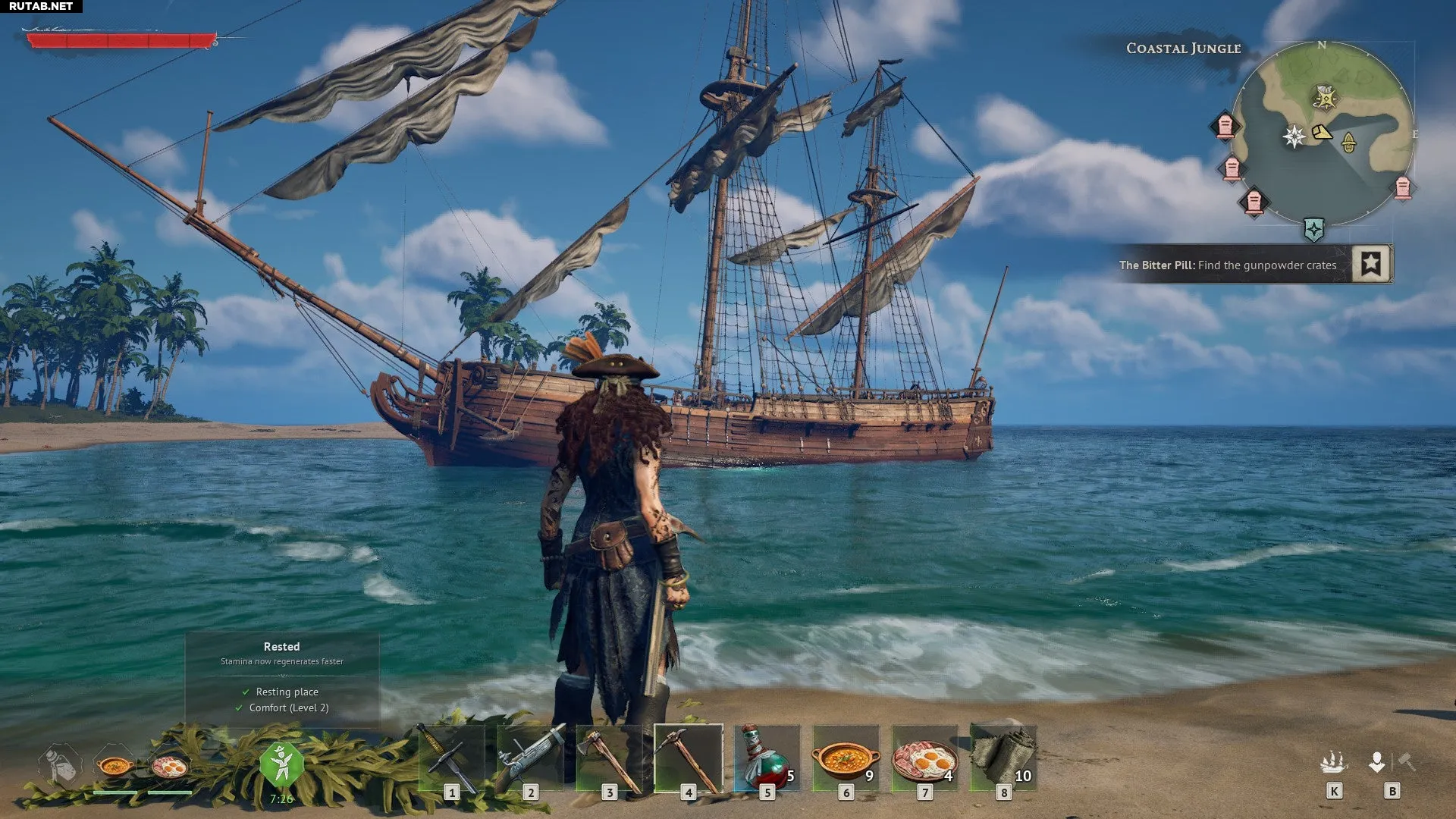Choose the axe in hotbar slot 3
1456x819 pixels.
click(609, 758)
